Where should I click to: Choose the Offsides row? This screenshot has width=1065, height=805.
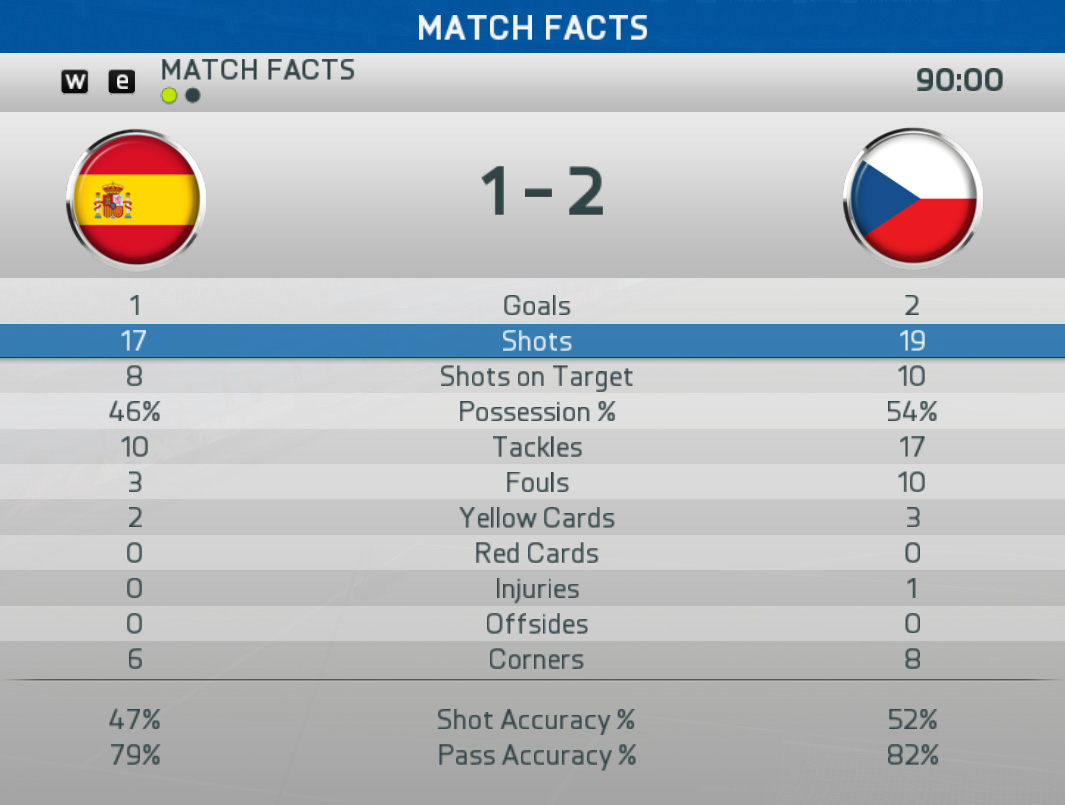click(536, 624)
